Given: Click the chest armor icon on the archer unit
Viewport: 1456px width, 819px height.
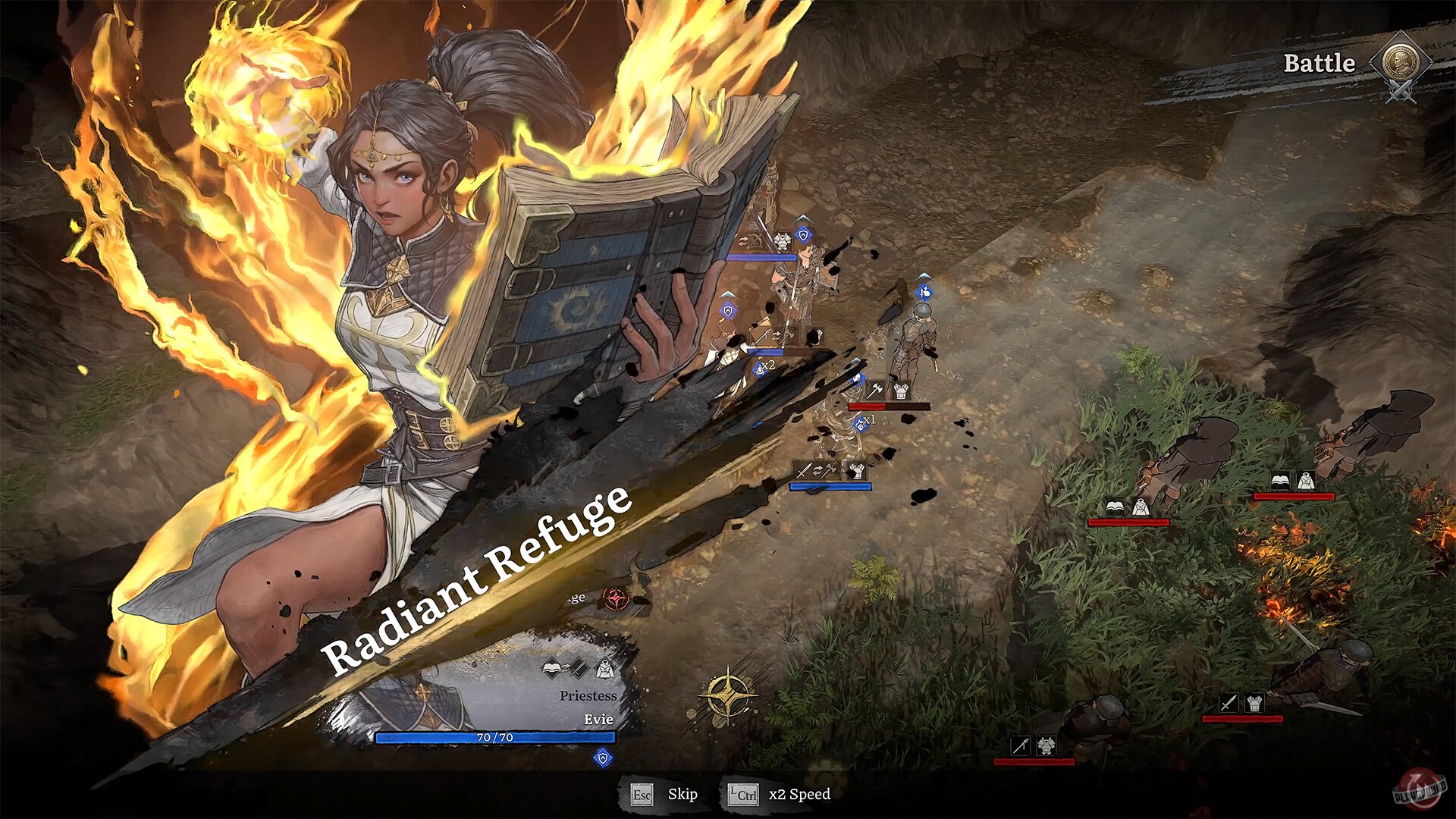Looking at the screenshot, I should [x=783, y=241].
